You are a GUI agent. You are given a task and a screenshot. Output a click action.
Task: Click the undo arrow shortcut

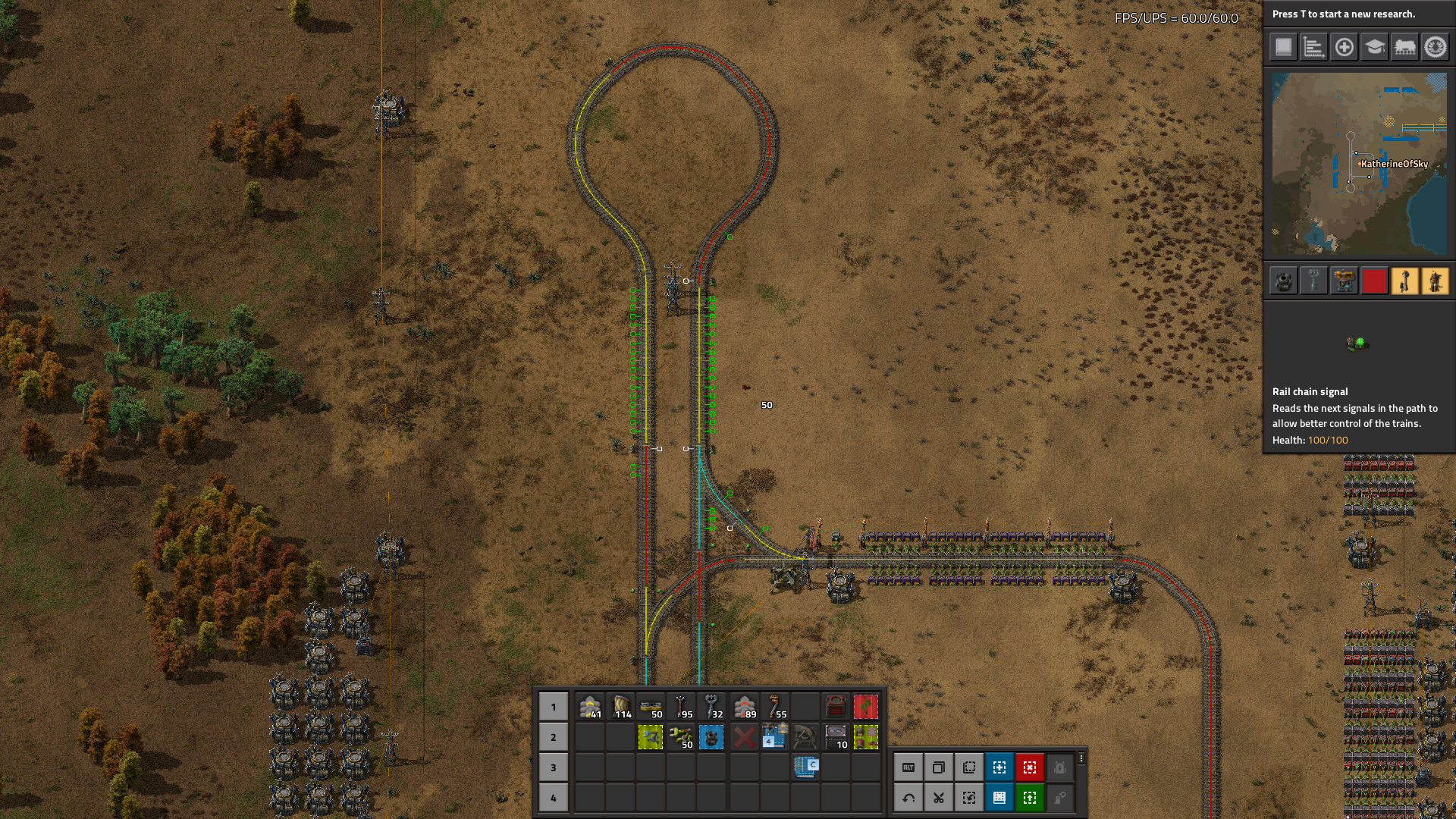pyautogui.click(x=908, y=798)
